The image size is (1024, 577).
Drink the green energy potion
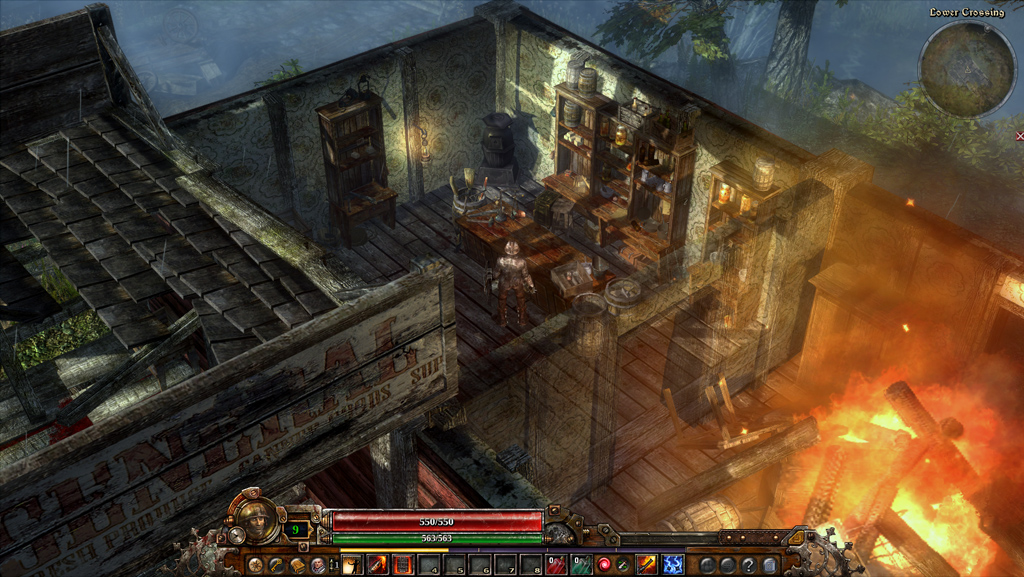point(580,565)
